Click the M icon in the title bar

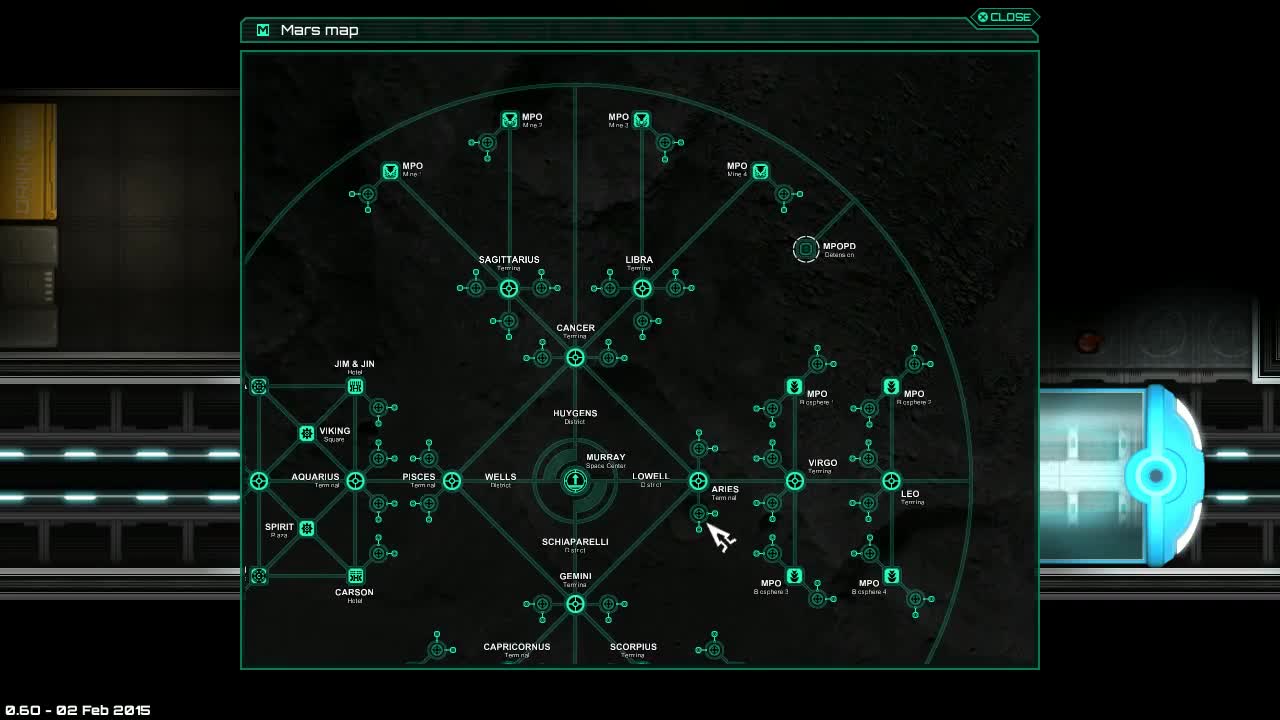(x=261, y=30)
